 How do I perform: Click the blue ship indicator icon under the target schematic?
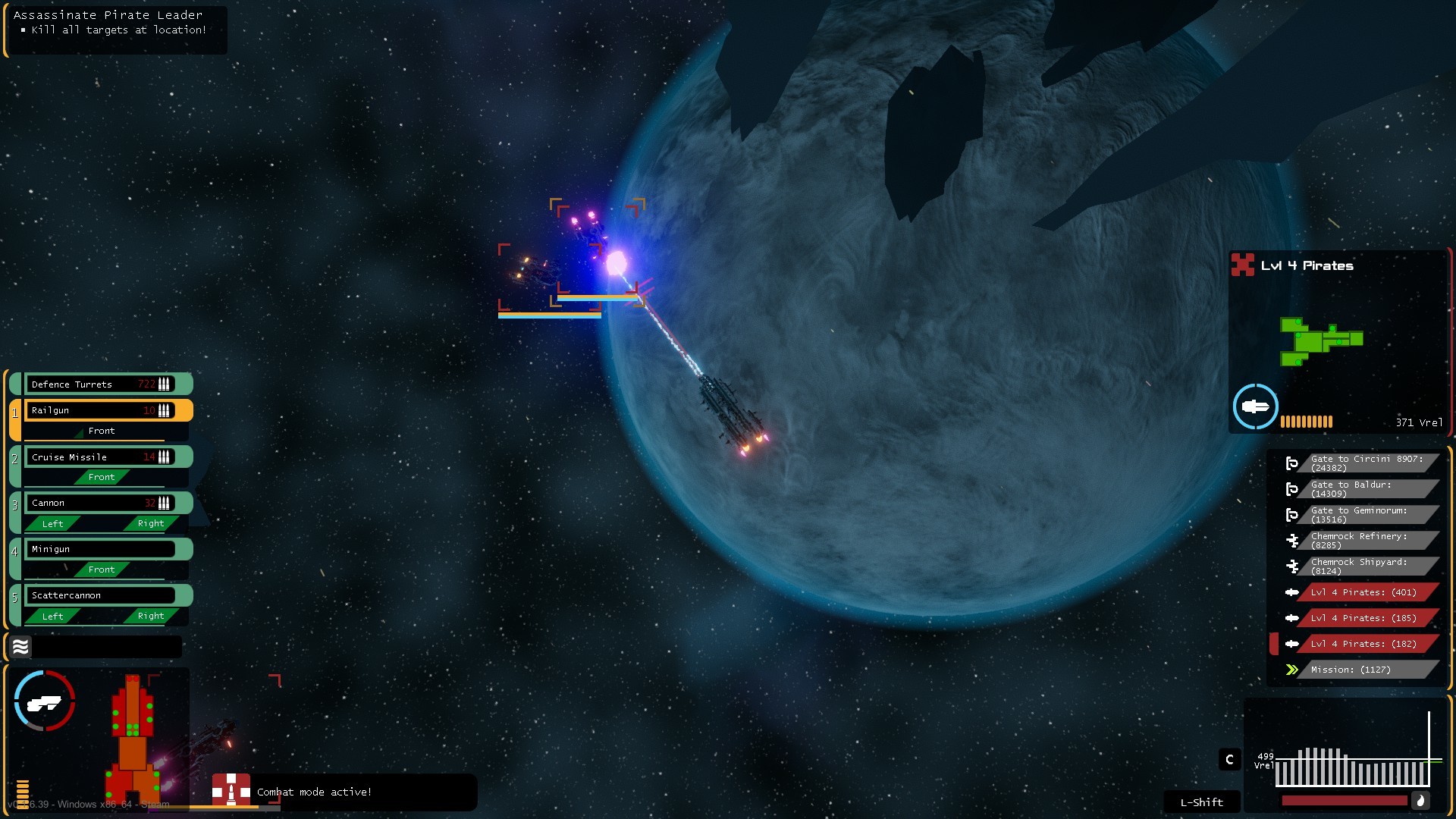pos(1255,406)
